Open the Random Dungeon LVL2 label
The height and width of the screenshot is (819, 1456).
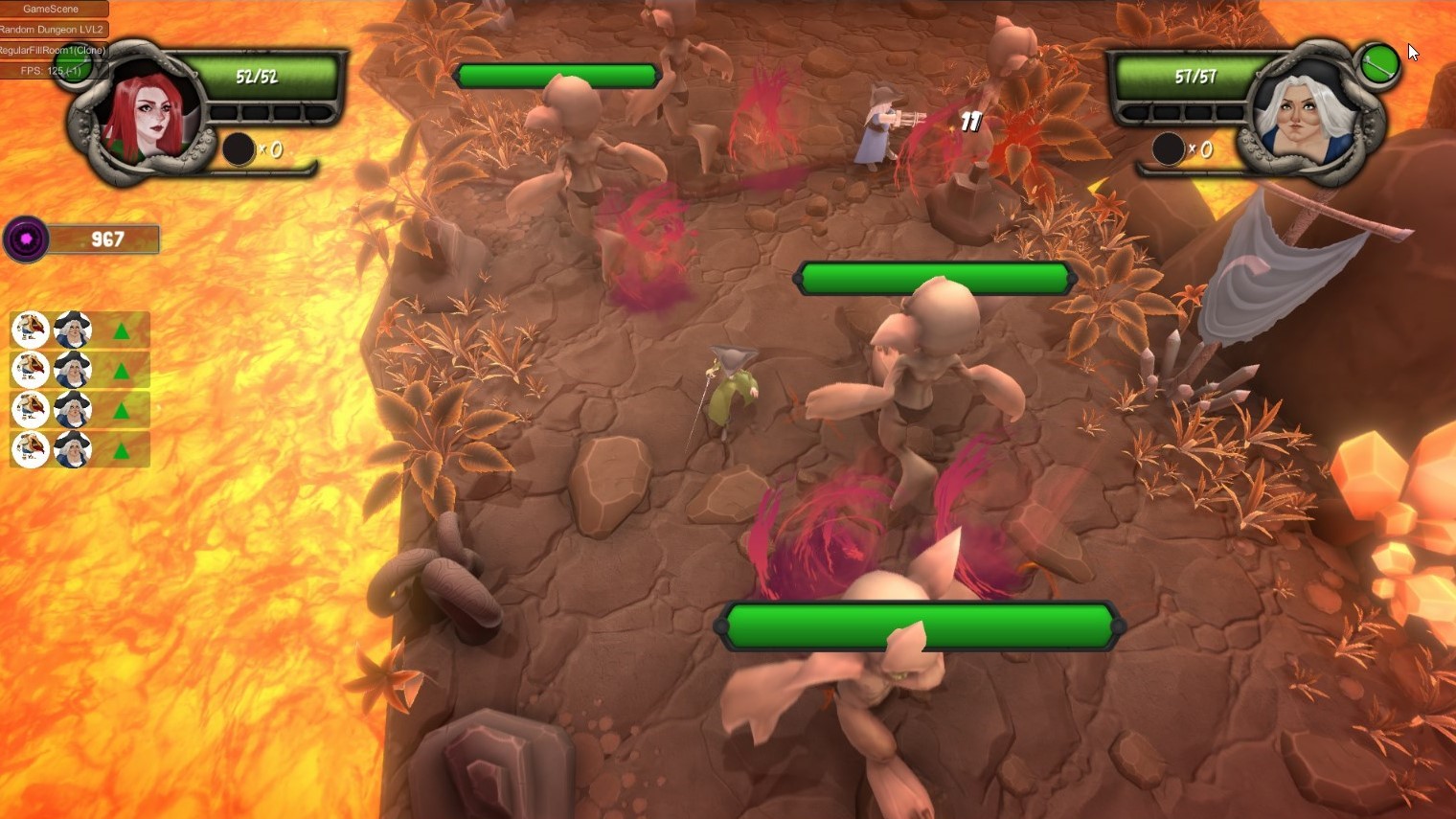(53, 29)
